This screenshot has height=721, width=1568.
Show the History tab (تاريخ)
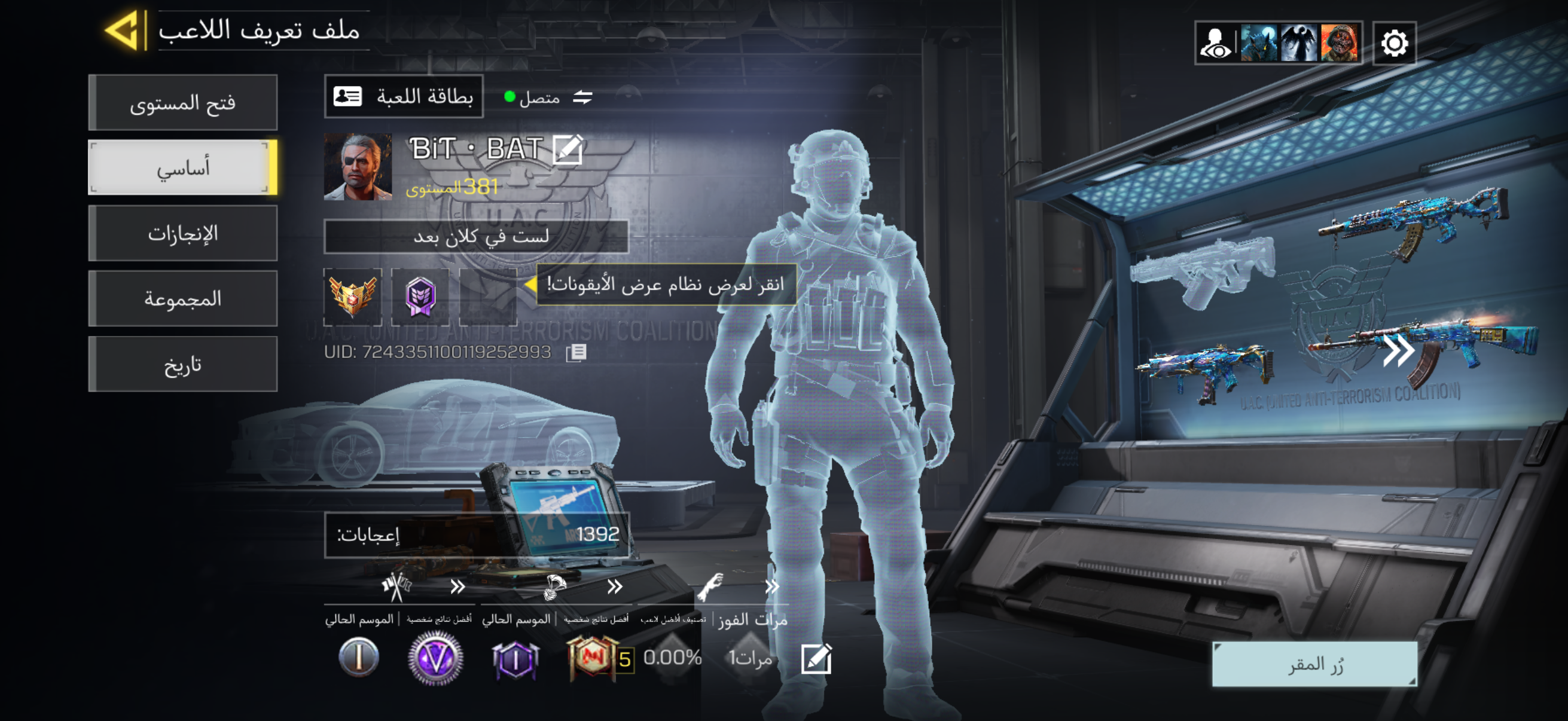click(182, 365)
